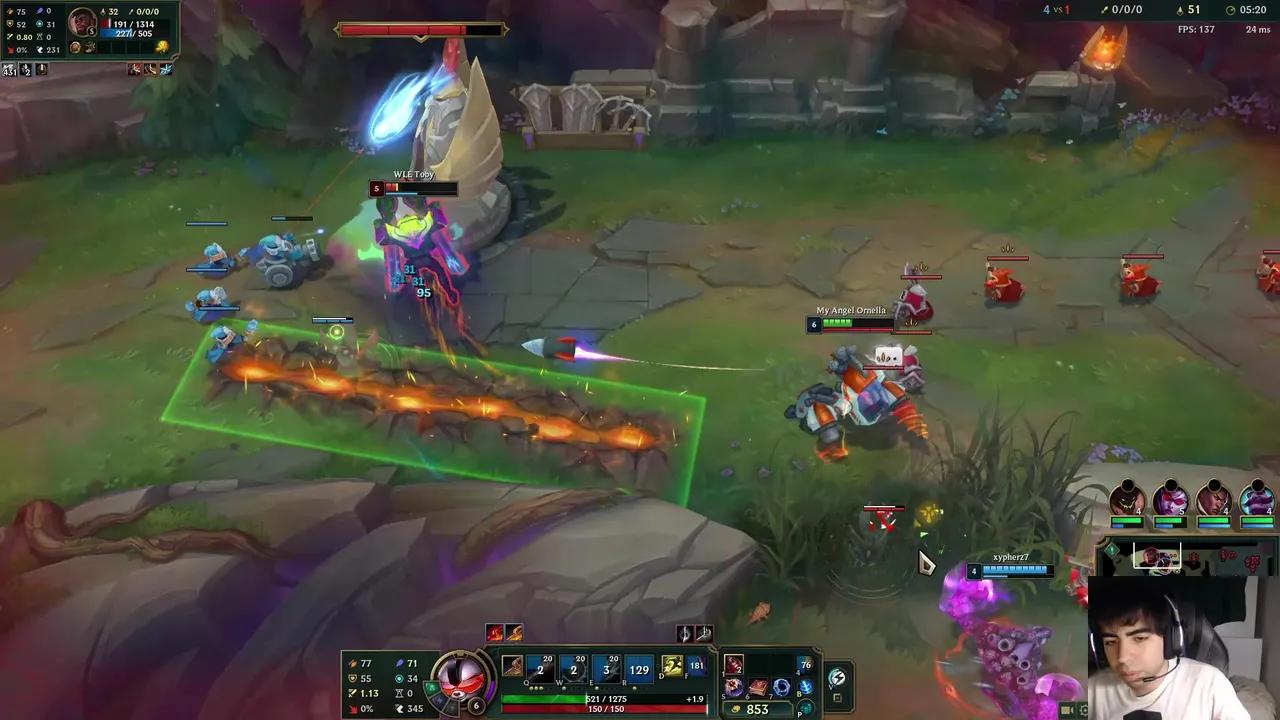Open the shop by clicking the 853 gold counter
This screenshot has width=1280, height=720.
[758, 708]
